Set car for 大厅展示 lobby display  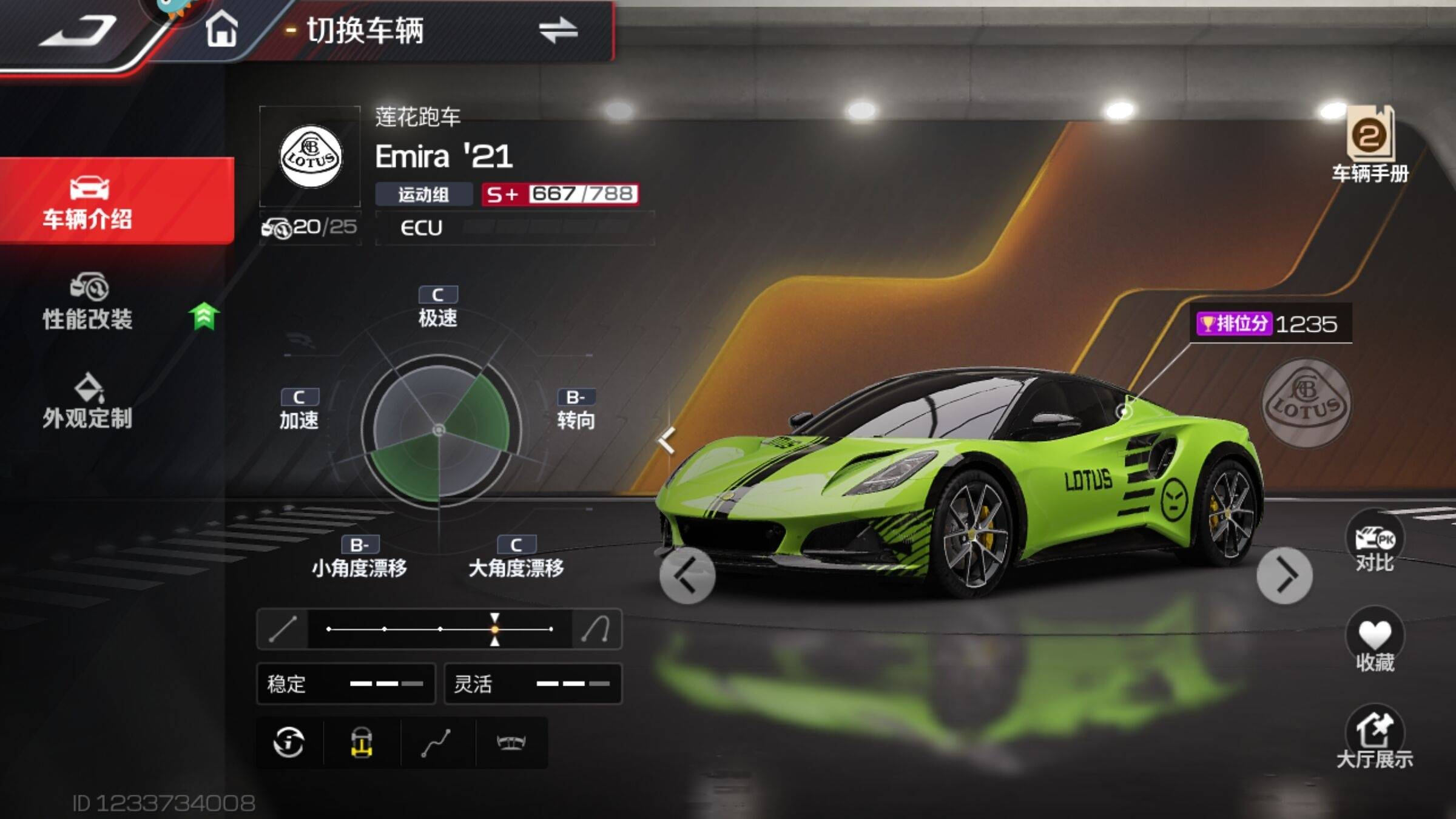[1375, 738]
